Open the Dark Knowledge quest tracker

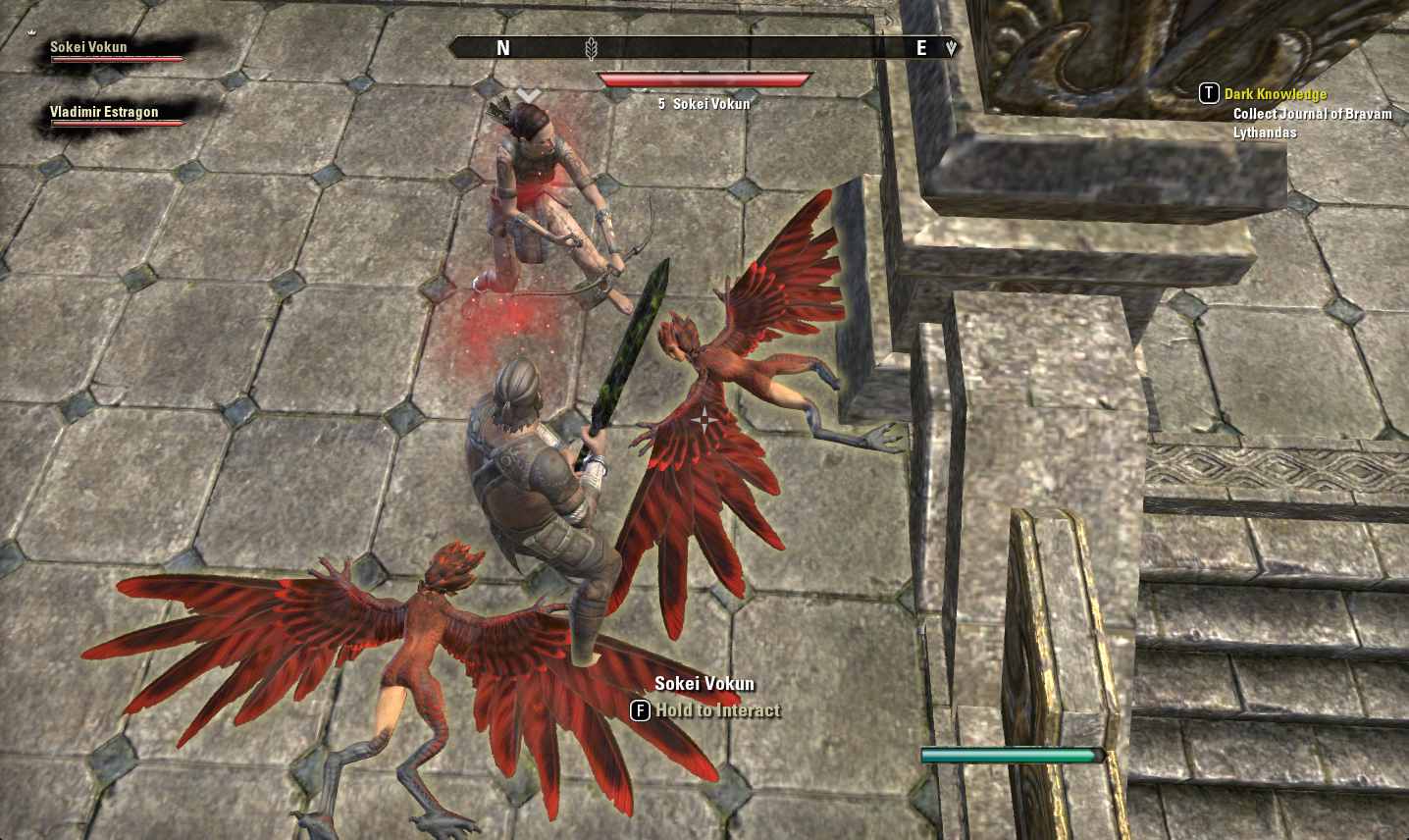point(1275,94)
